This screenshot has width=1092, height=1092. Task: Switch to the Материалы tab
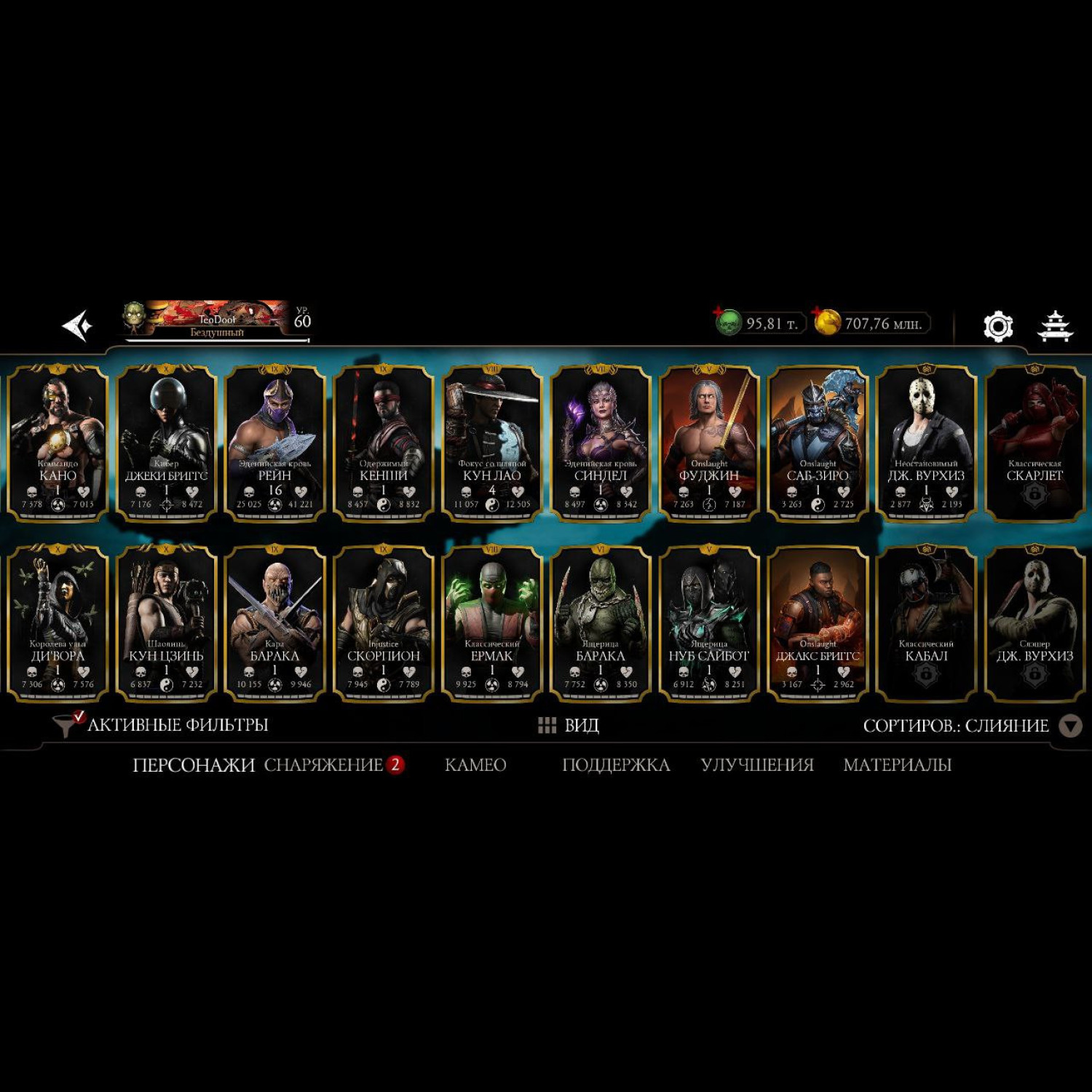pos(897,764)
